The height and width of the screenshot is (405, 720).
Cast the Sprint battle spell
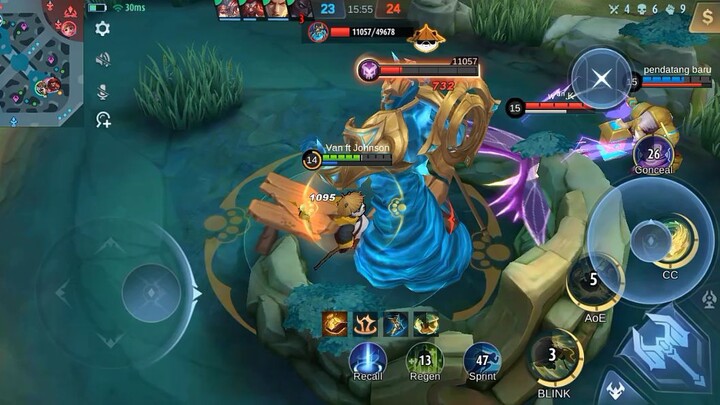pos(483,359)
